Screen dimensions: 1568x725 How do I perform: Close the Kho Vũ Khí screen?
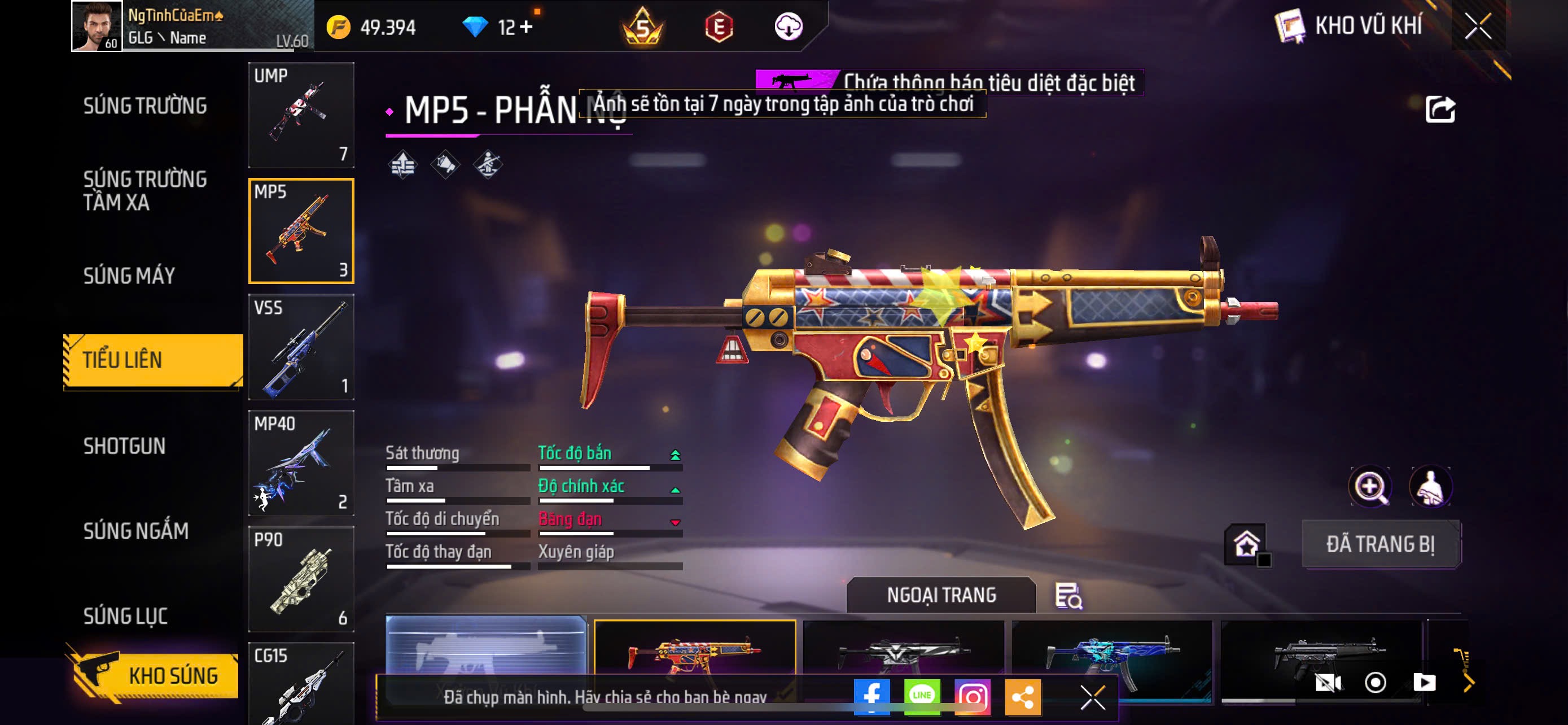coord(1477,27)
